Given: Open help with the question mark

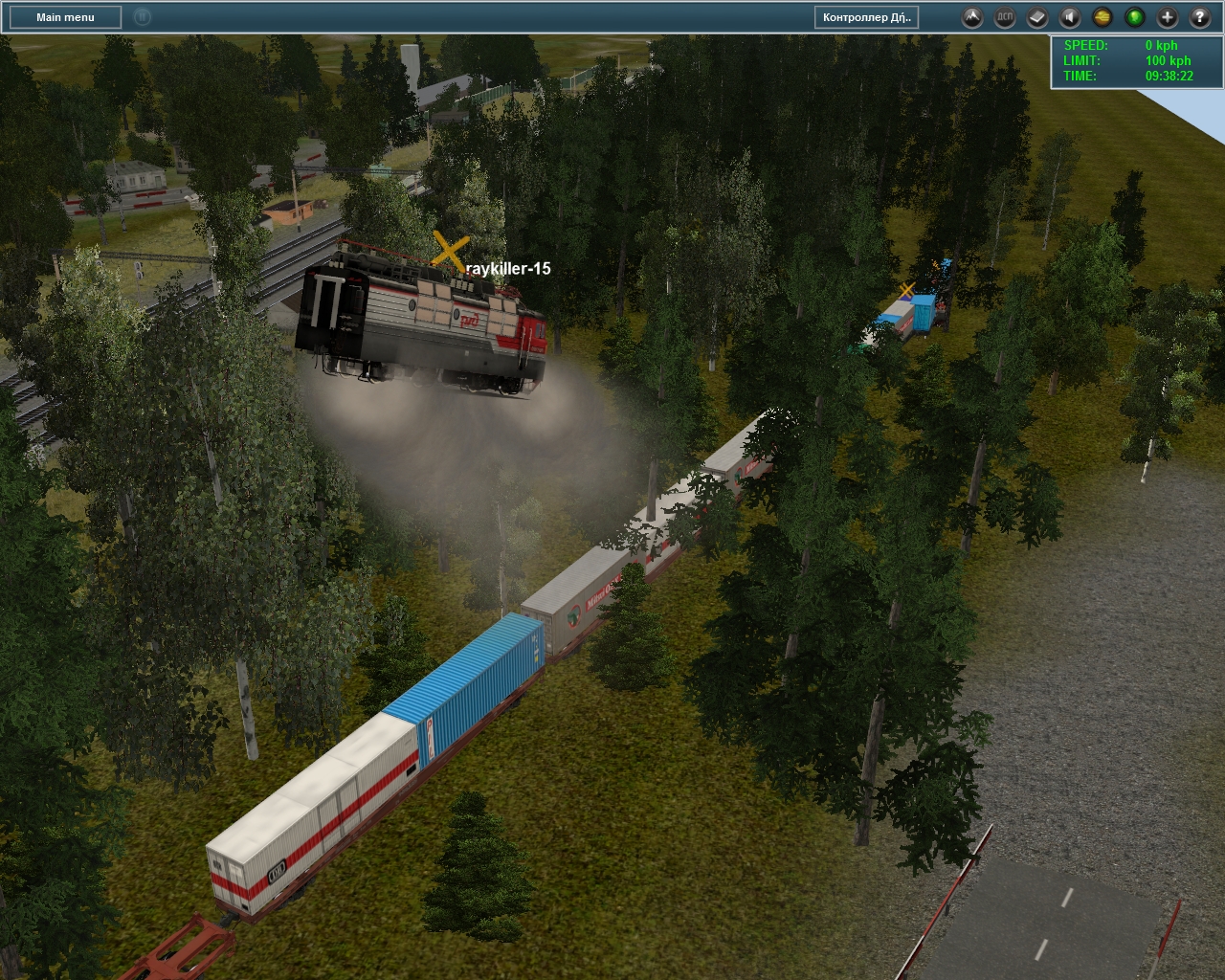Looking at the screenshot, I should (x=1200, y=17).
